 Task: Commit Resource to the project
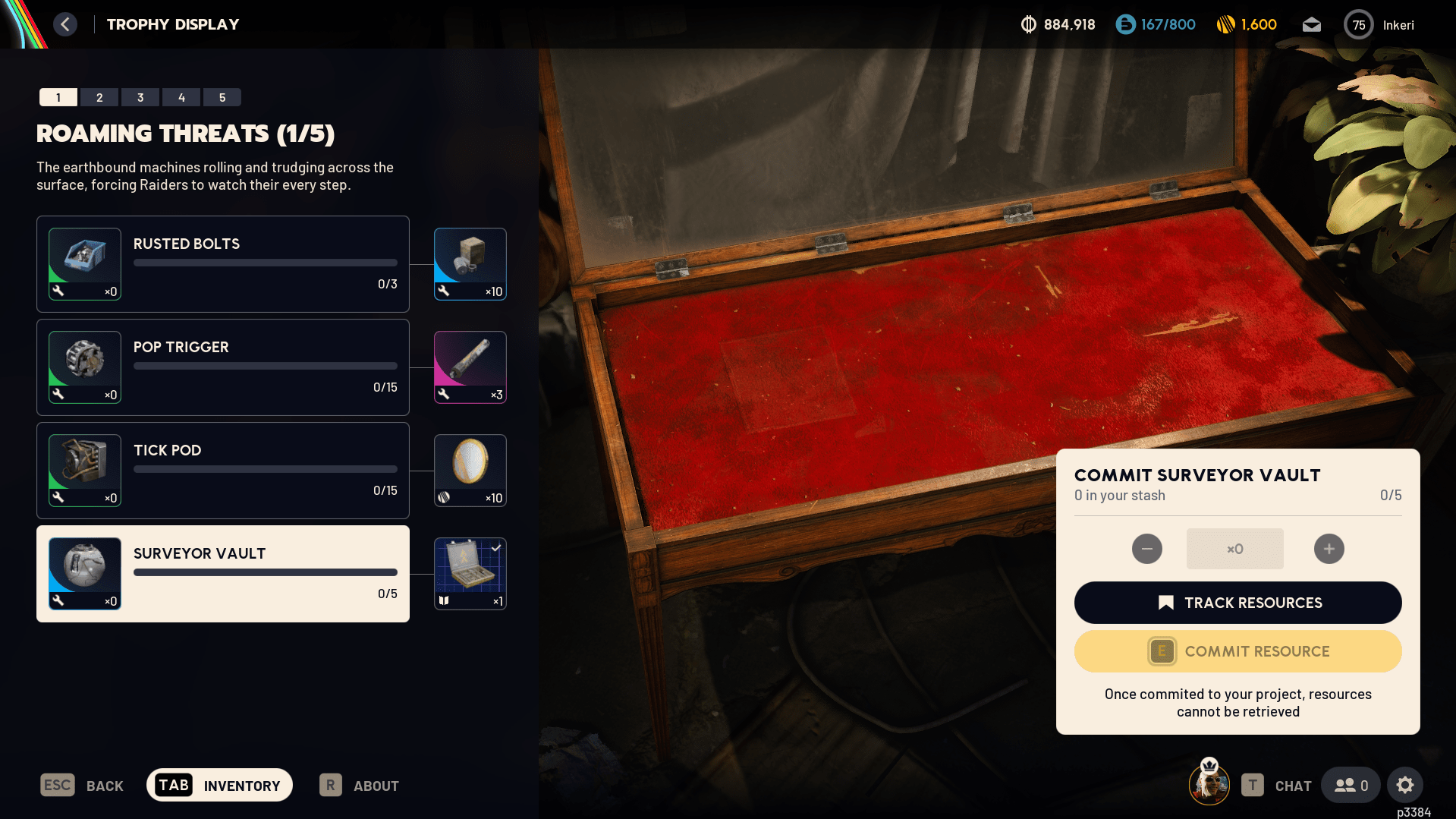(x=1238, y=651)
